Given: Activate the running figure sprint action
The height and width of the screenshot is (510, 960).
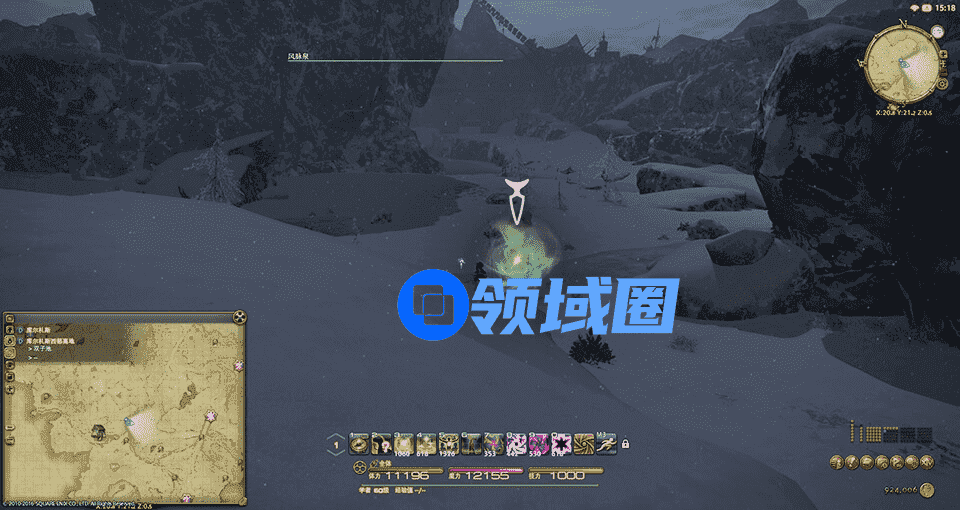Looking at the screenshot, I should pyautogui.click(x=608, y=443).
